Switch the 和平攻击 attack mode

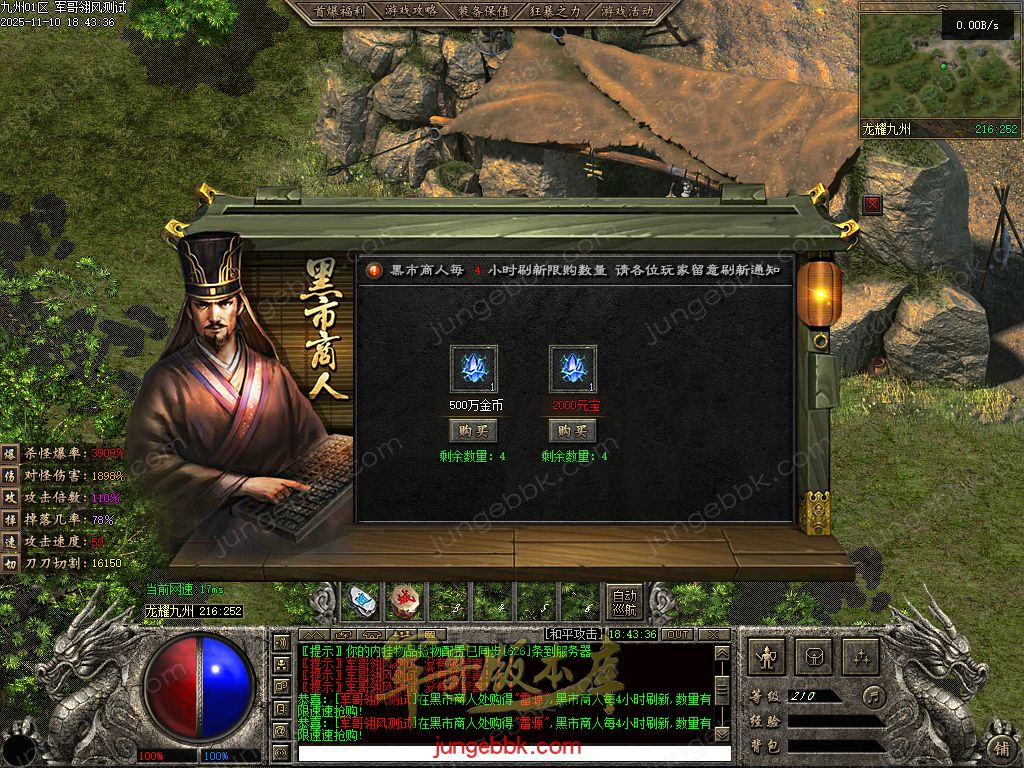[x=574, y=634]
